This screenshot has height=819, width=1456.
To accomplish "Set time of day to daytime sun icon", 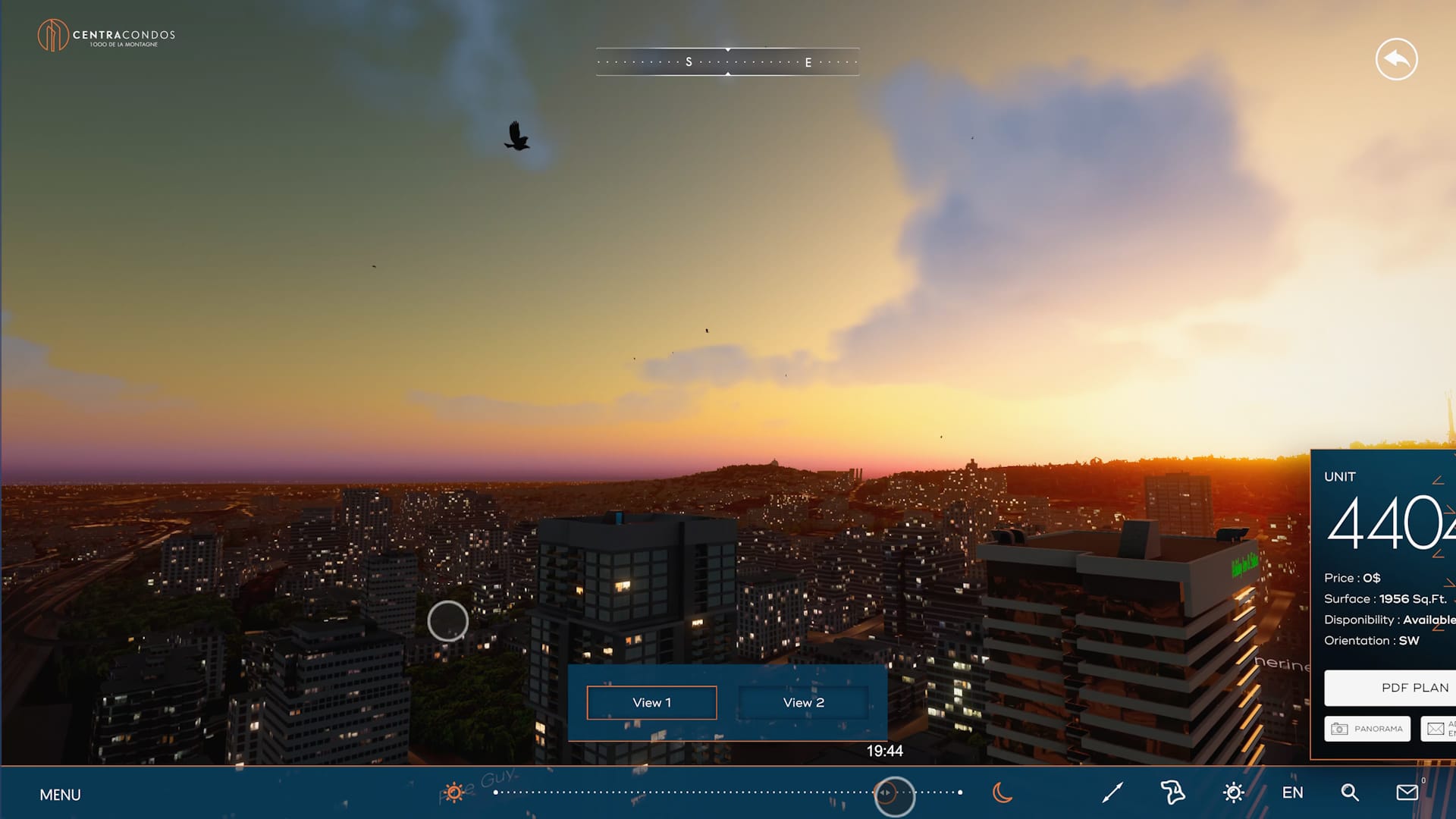I will 454,792.
